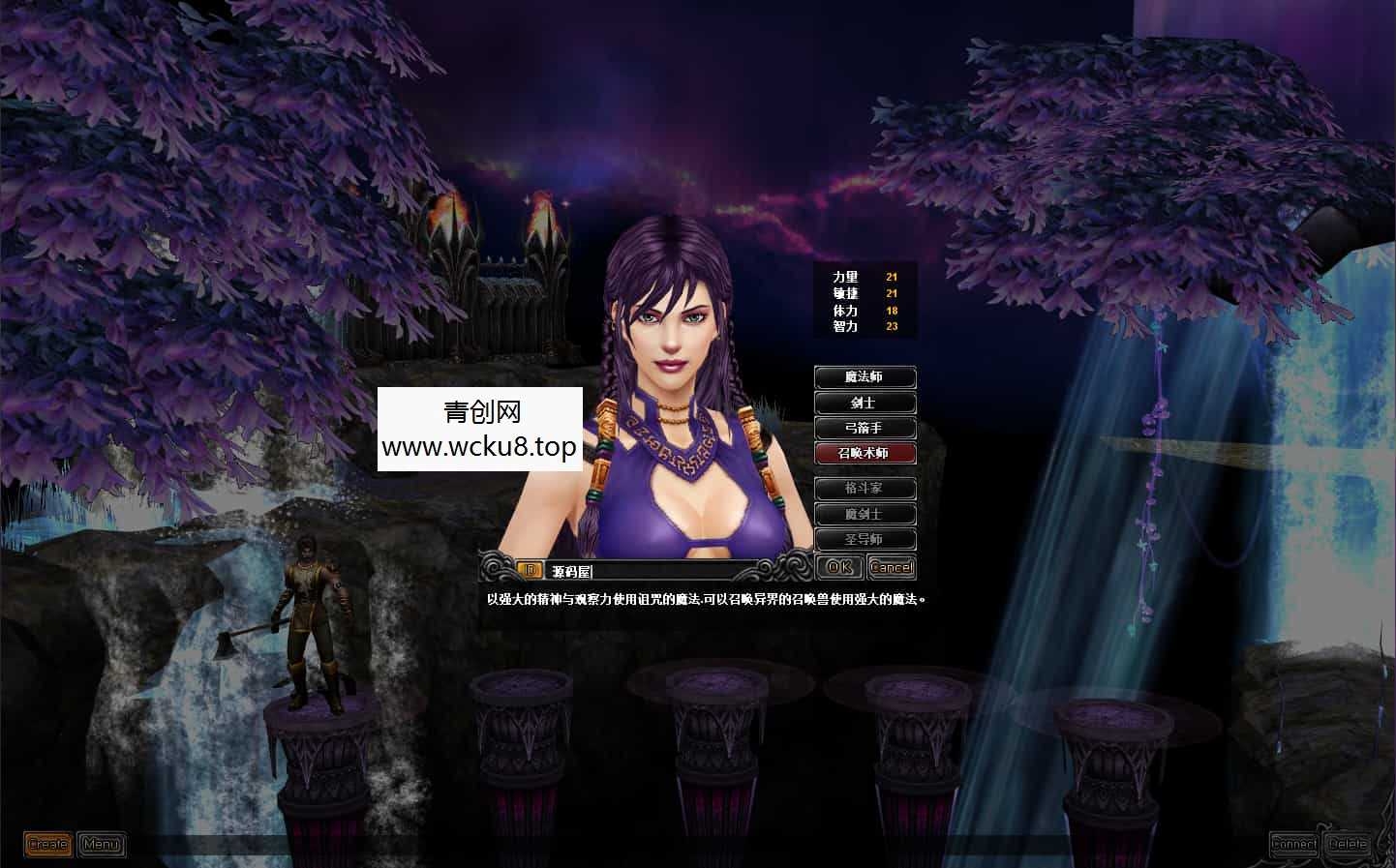Viewport: 1396px width, 868px height.
Task: Select the 剑士 (Swordsman) class
Action: click(865, 404)
